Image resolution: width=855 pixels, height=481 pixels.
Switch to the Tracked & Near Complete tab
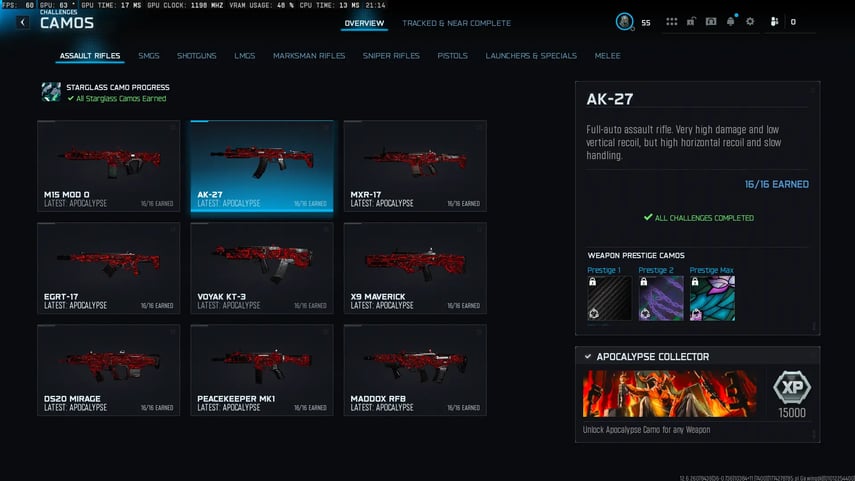tap(456, 23)
